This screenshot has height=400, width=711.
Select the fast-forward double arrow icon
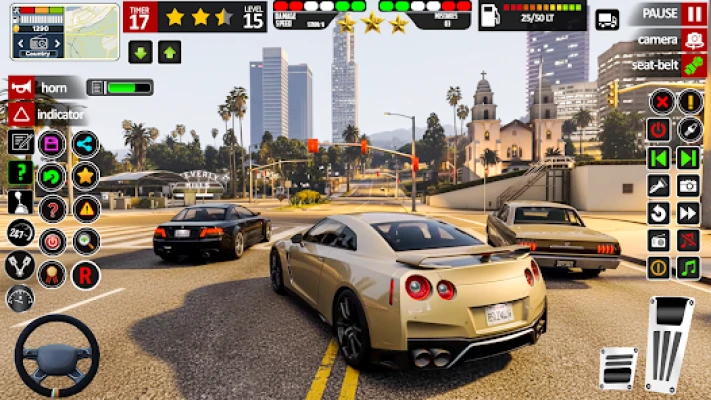[x=688, y=212]
